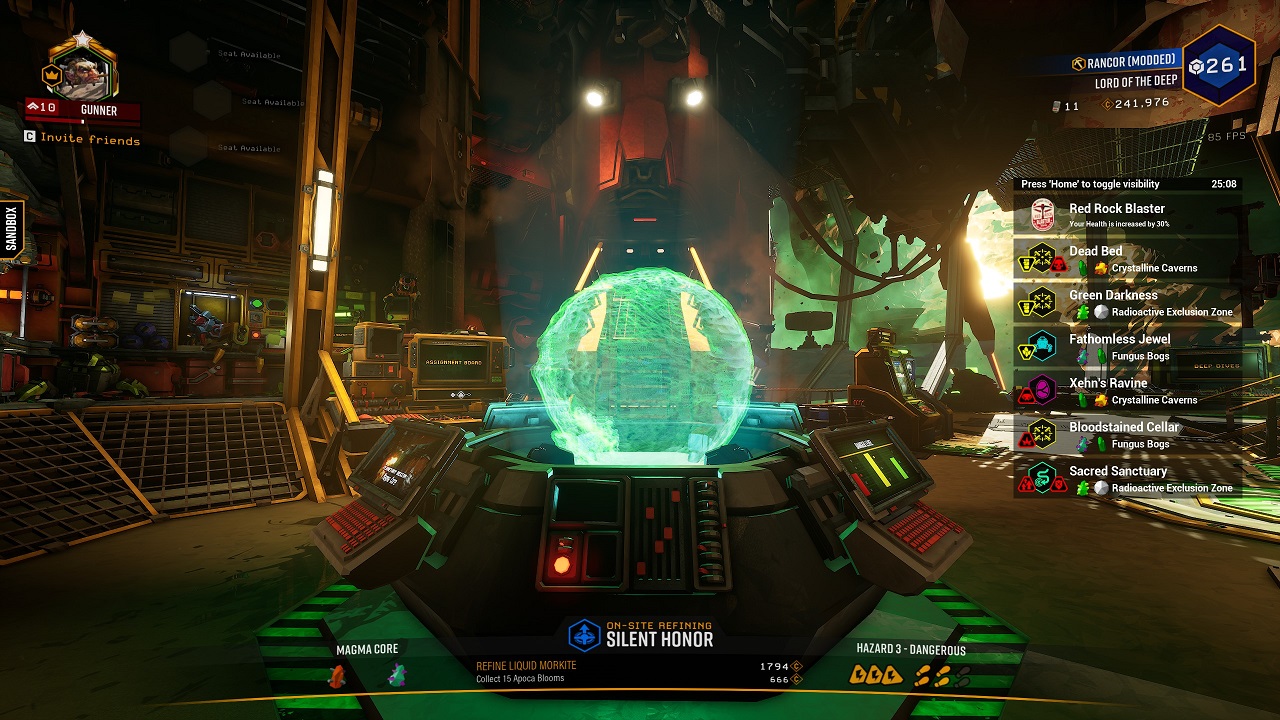The image size is (1280, 720).
Task: Select the Sacred Sanctuary mission row
Action: [1127, 479]
